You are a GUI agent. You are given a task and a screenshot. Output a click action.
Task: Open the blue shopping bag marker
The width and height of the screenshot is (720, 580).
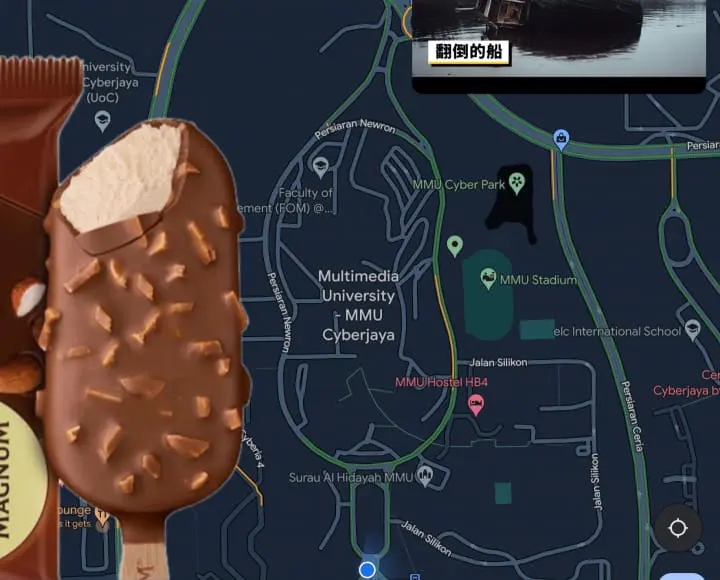[x=561, y=139]
